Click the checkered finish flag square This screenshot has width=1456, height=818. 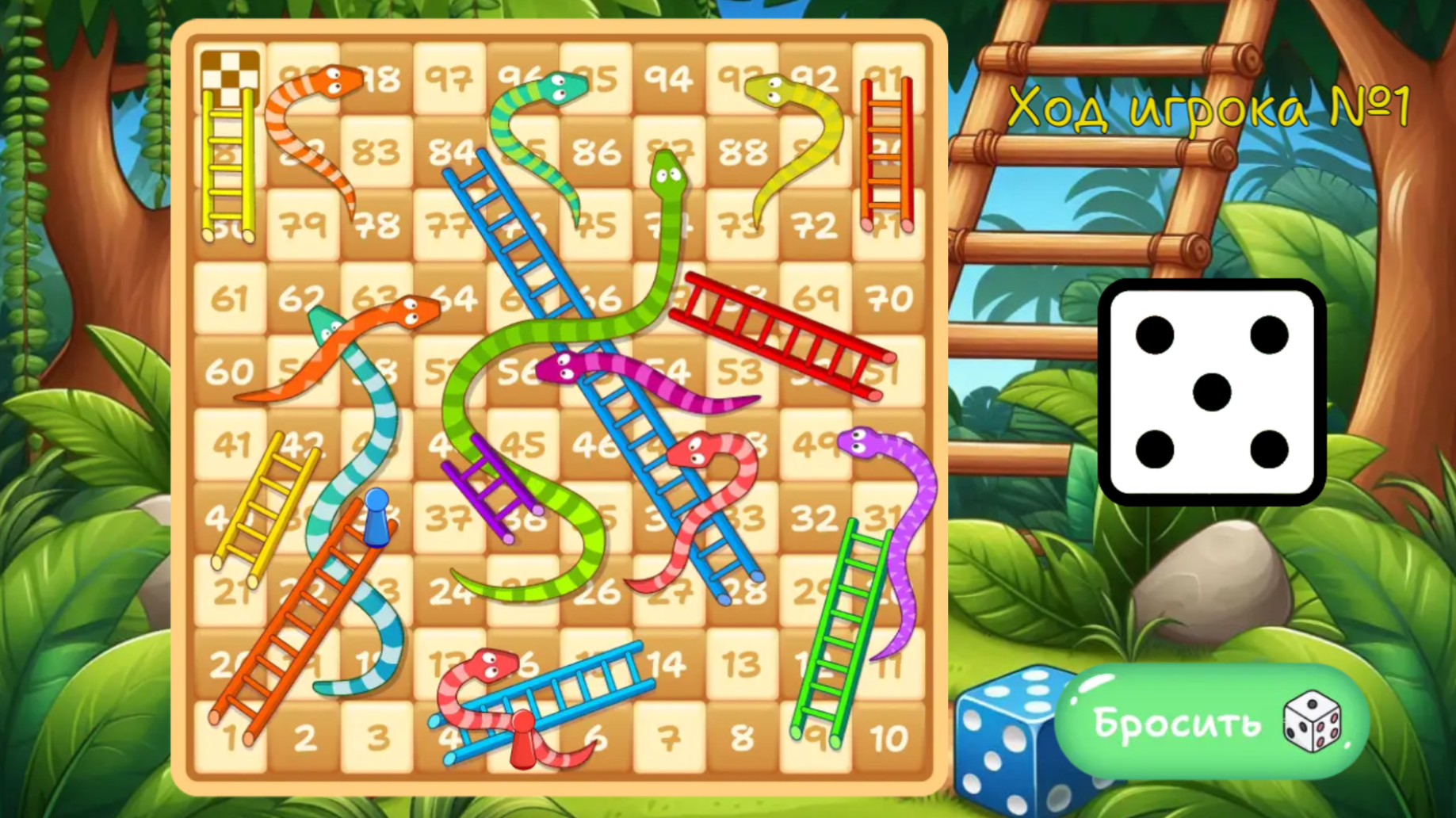(230, 75)
